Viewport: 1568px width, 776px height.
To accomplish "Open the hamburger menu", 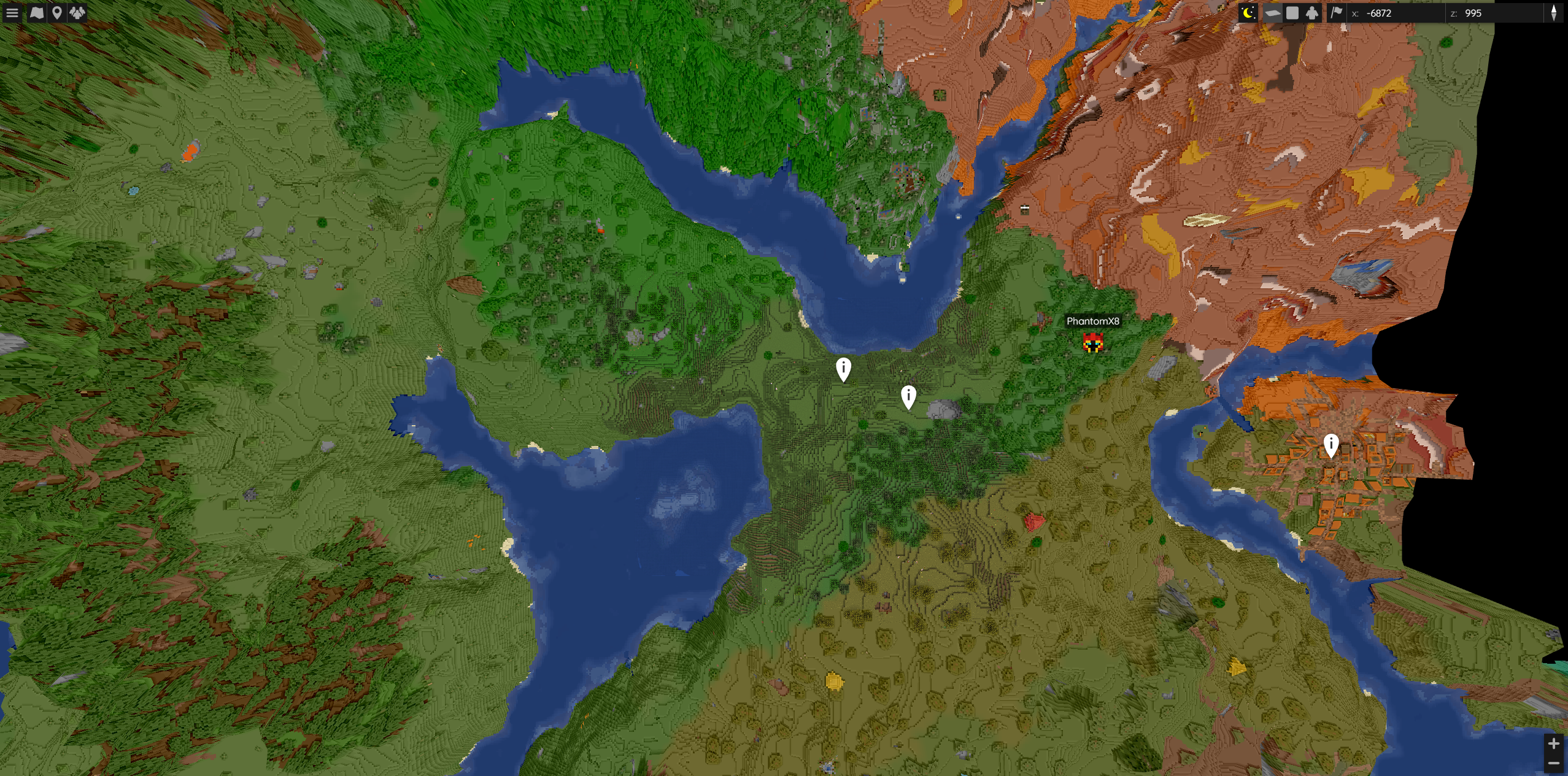I will tap(12, 12).
